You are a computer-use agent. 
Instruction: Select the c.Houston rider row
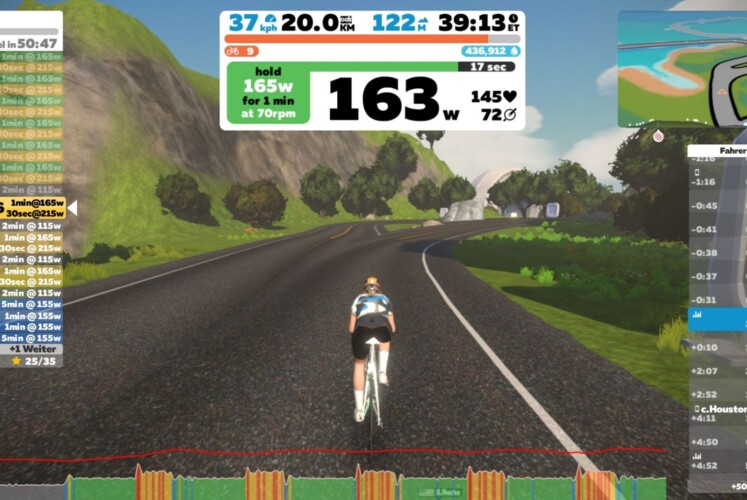click(719, 409)
